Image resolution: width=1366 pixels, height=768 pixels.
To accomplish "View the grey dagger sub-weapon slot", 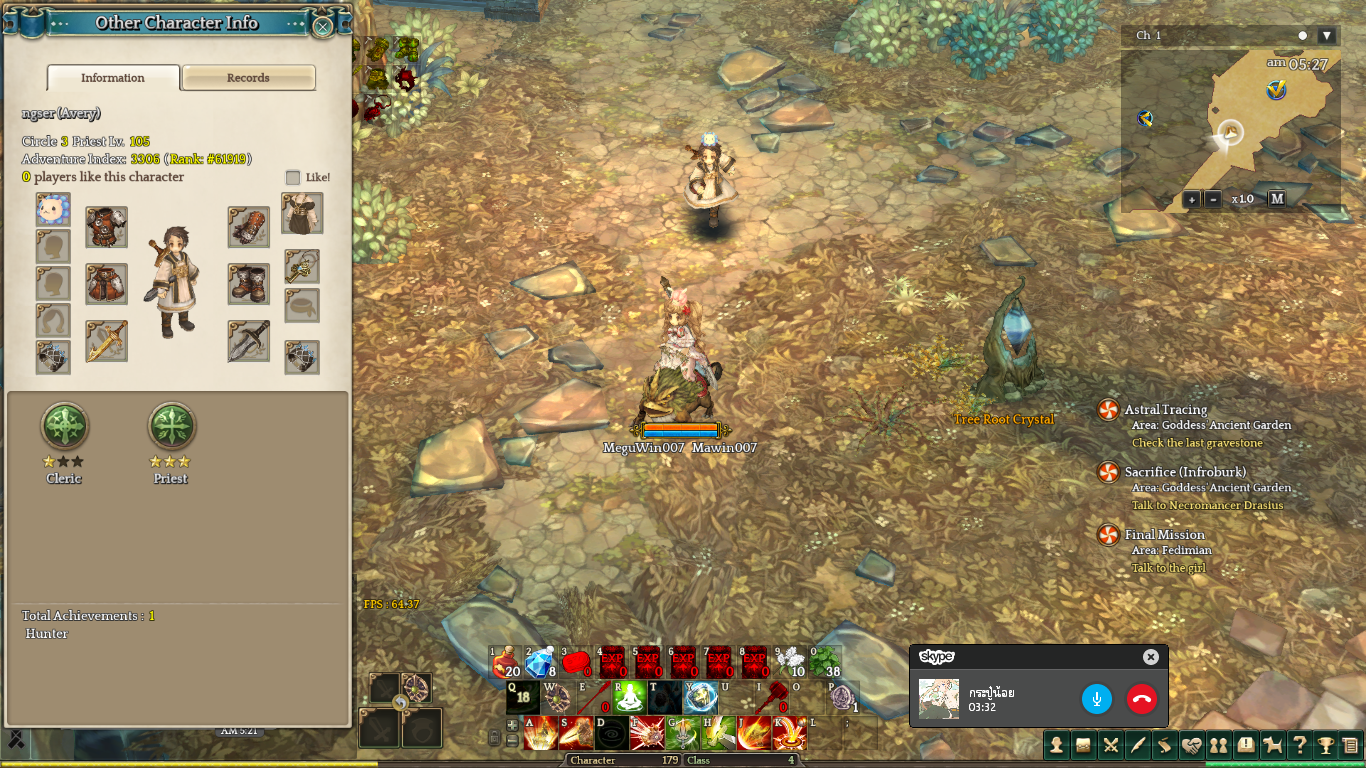I will coord(248,341).
